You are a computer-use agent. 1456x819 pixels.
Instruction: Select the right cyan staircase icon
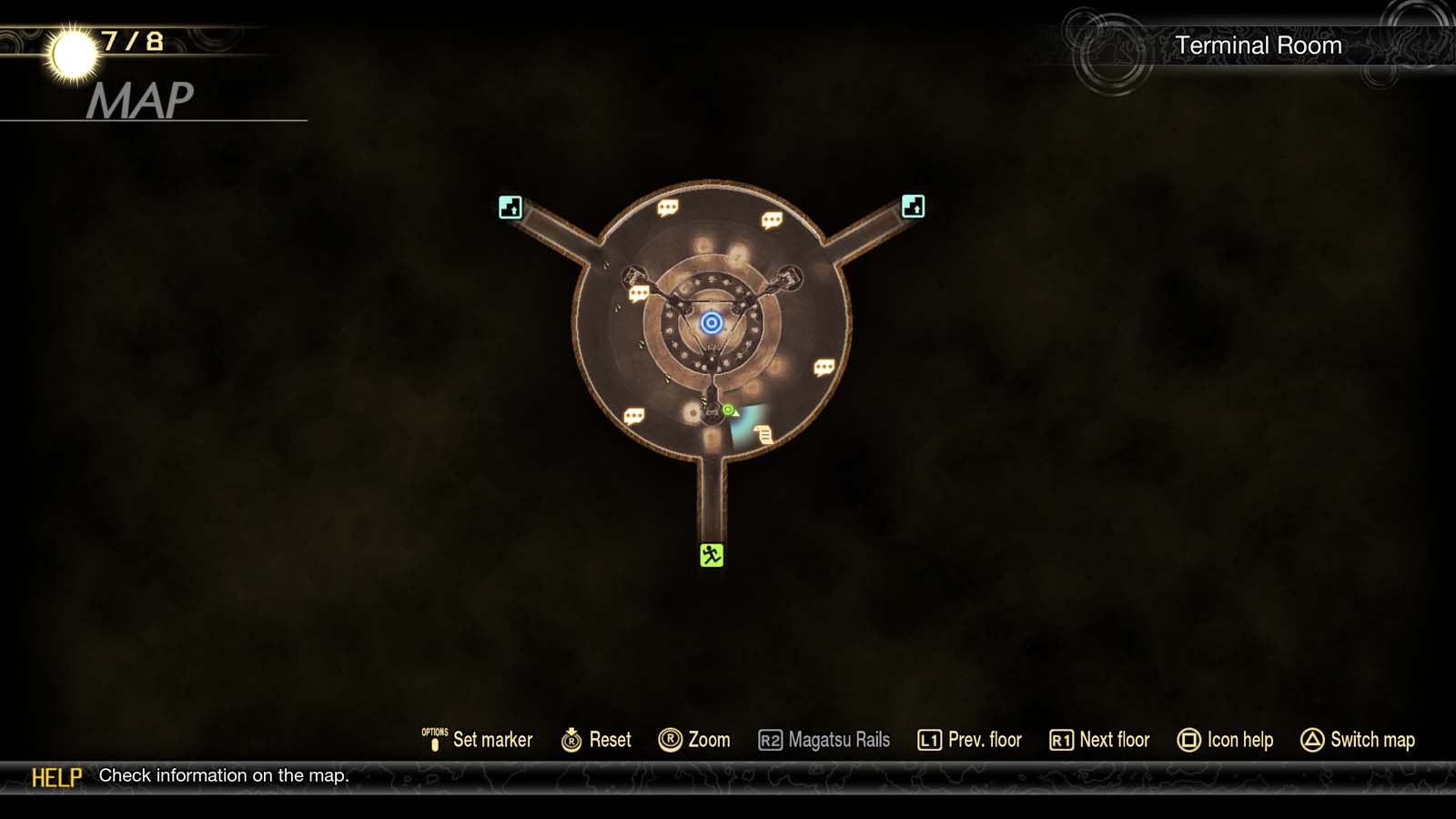click(x=913, y=208)
